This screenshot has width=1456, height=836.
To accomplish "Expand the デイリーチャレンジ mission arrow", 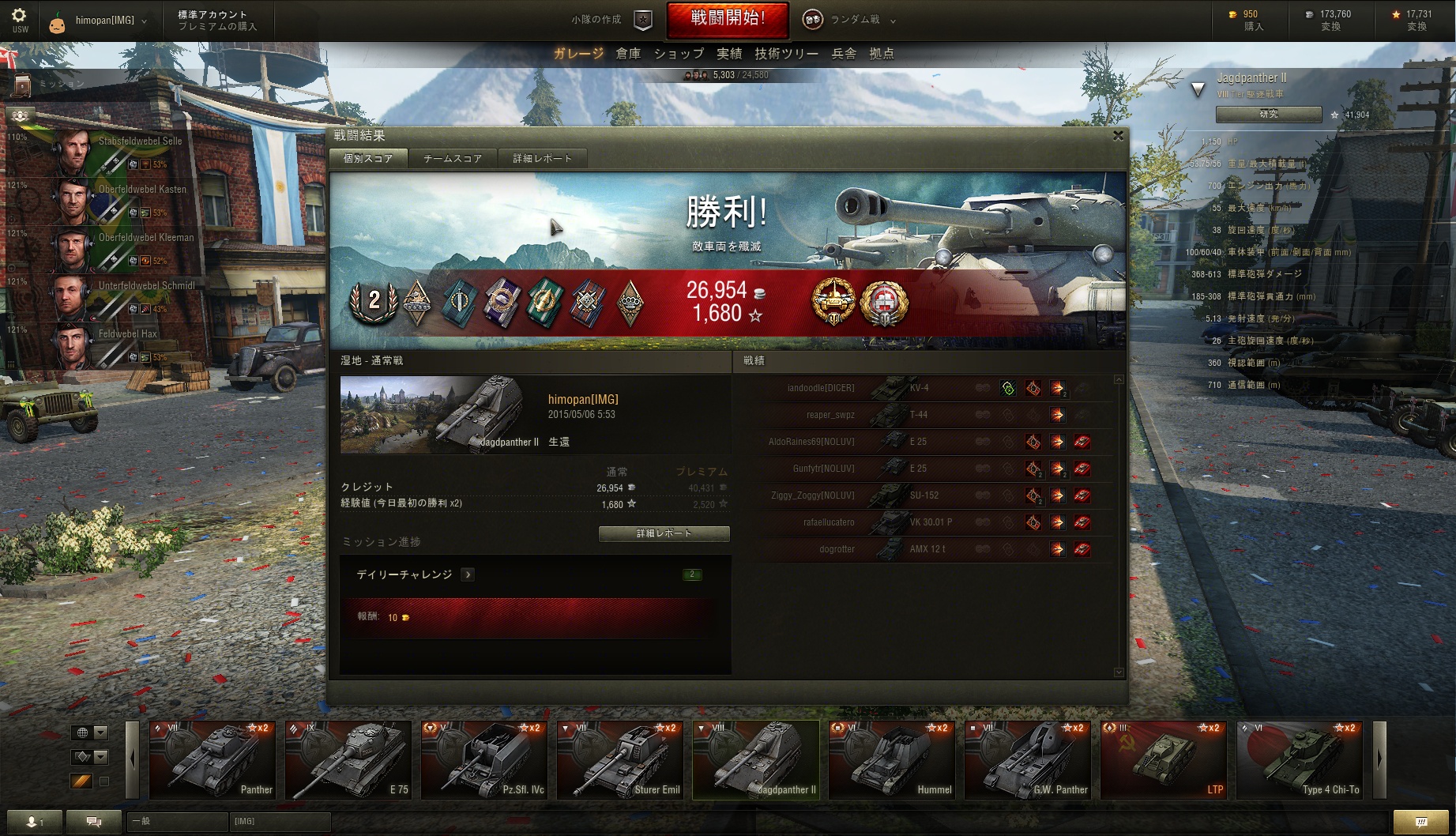I will [468, 574].
